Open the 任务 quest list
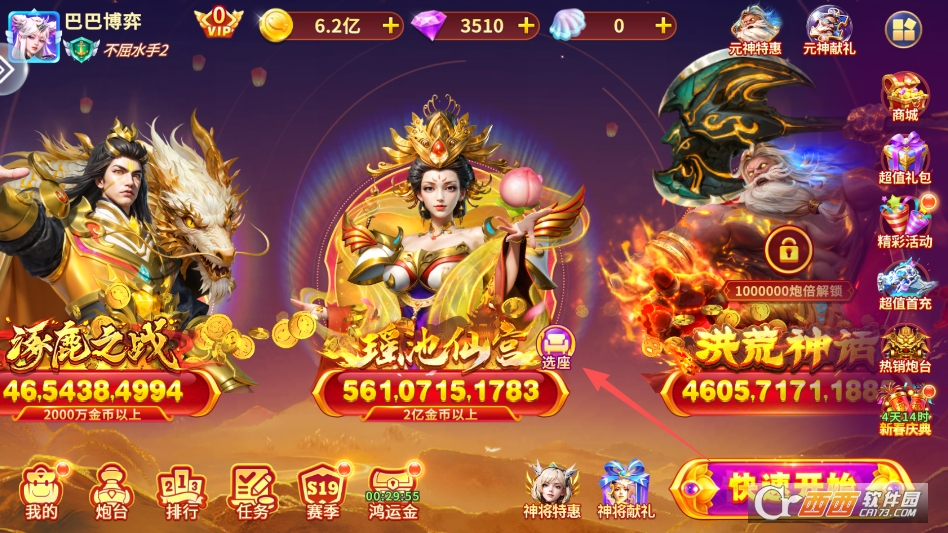The width and height of the screenshot is (948, 533). point(251,491)
